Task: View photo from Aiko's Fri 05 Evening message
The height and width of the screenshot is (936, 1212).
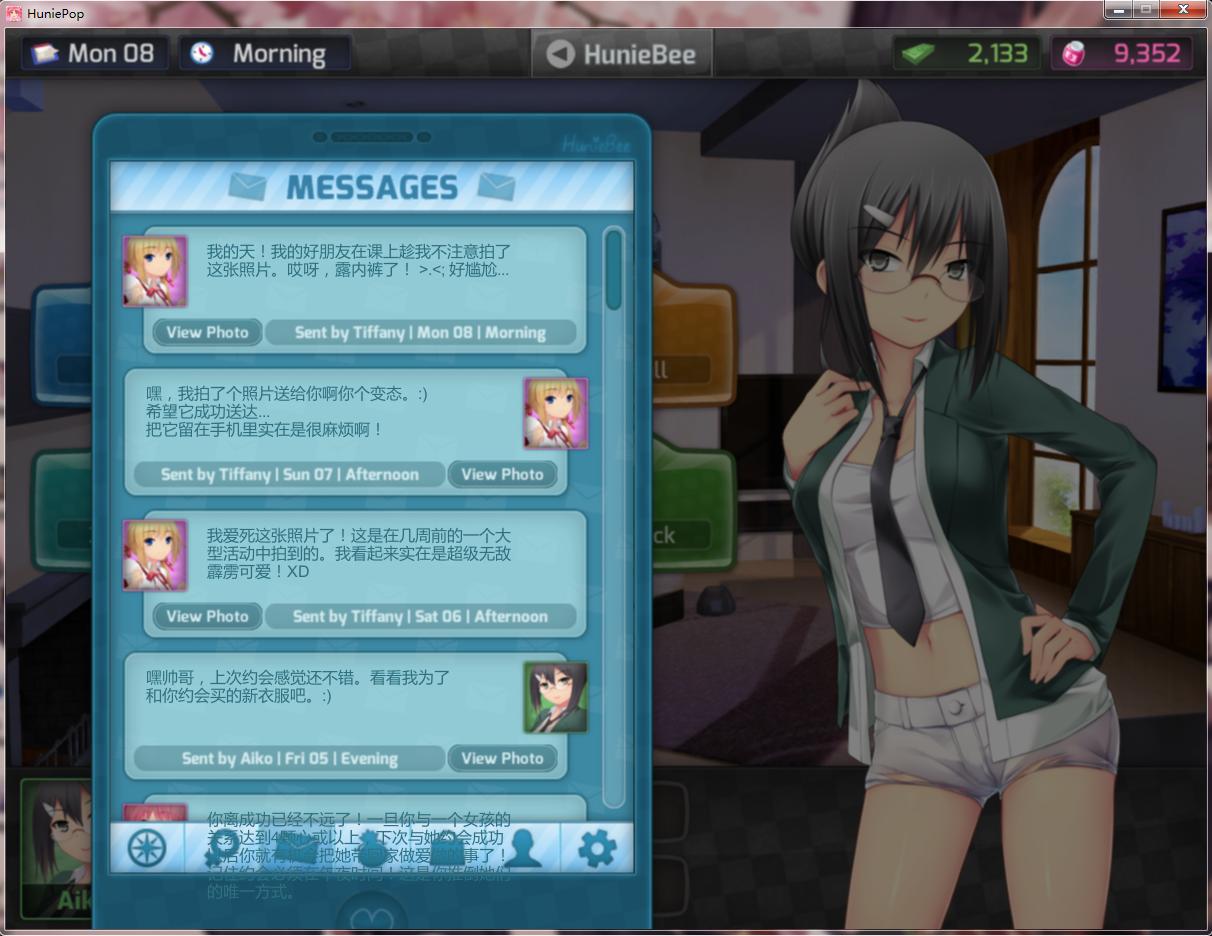Action: pos(502,758)
